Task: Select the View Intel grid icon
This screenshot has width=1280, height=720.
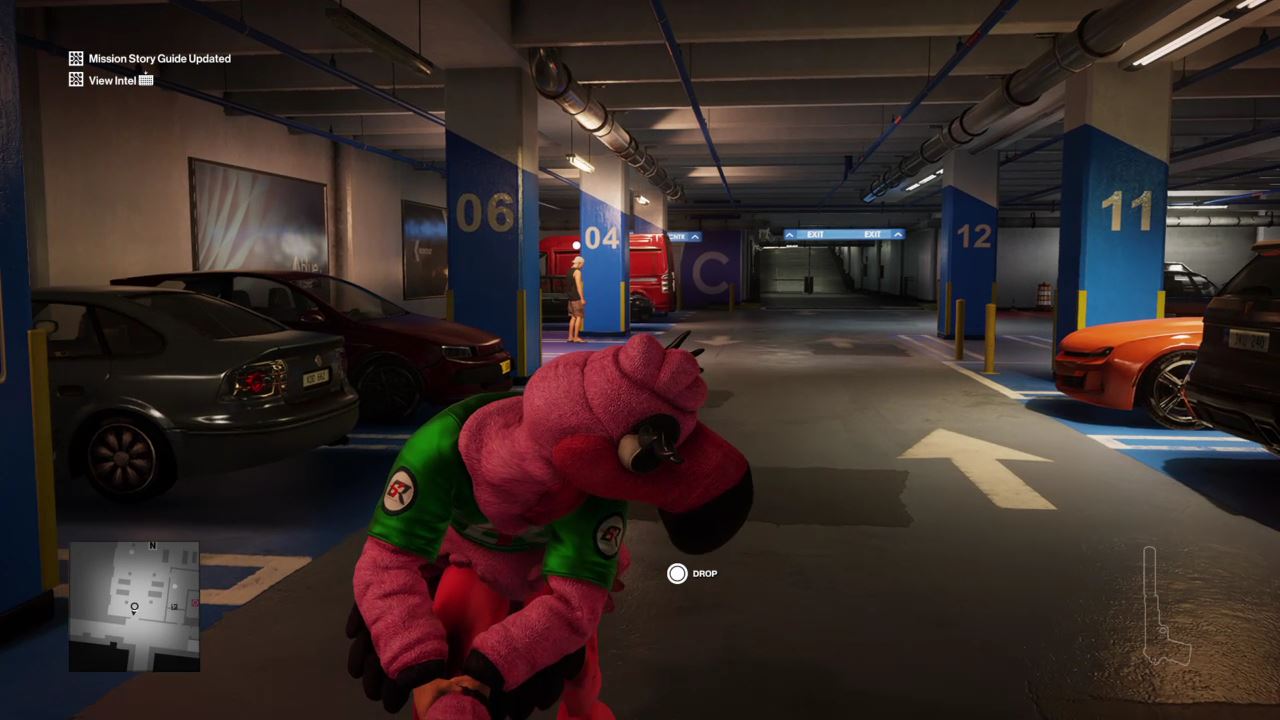Action: point(75,80)
